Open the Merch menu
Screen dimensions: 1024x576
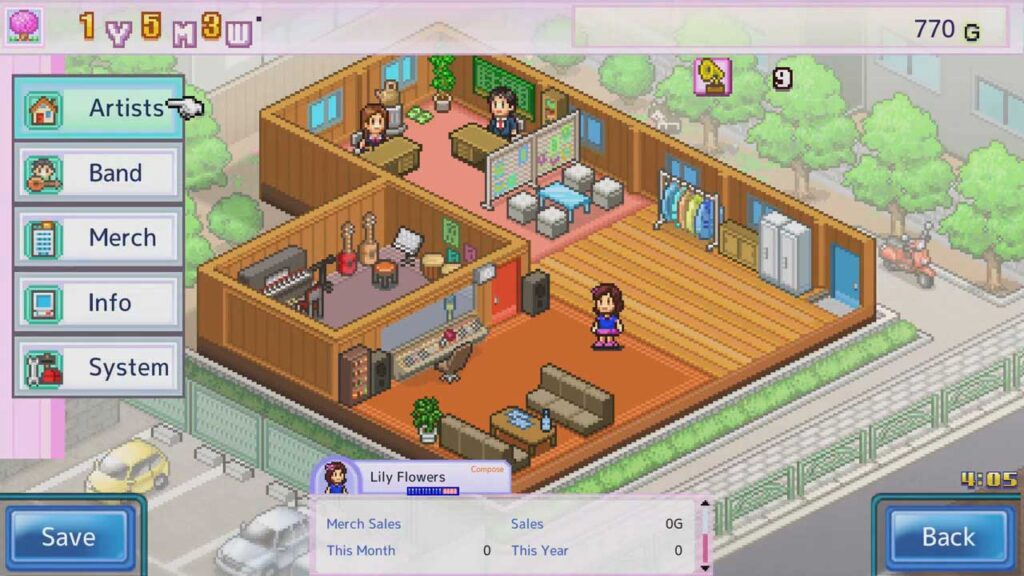pyautogui.click(x=98, y=238)
